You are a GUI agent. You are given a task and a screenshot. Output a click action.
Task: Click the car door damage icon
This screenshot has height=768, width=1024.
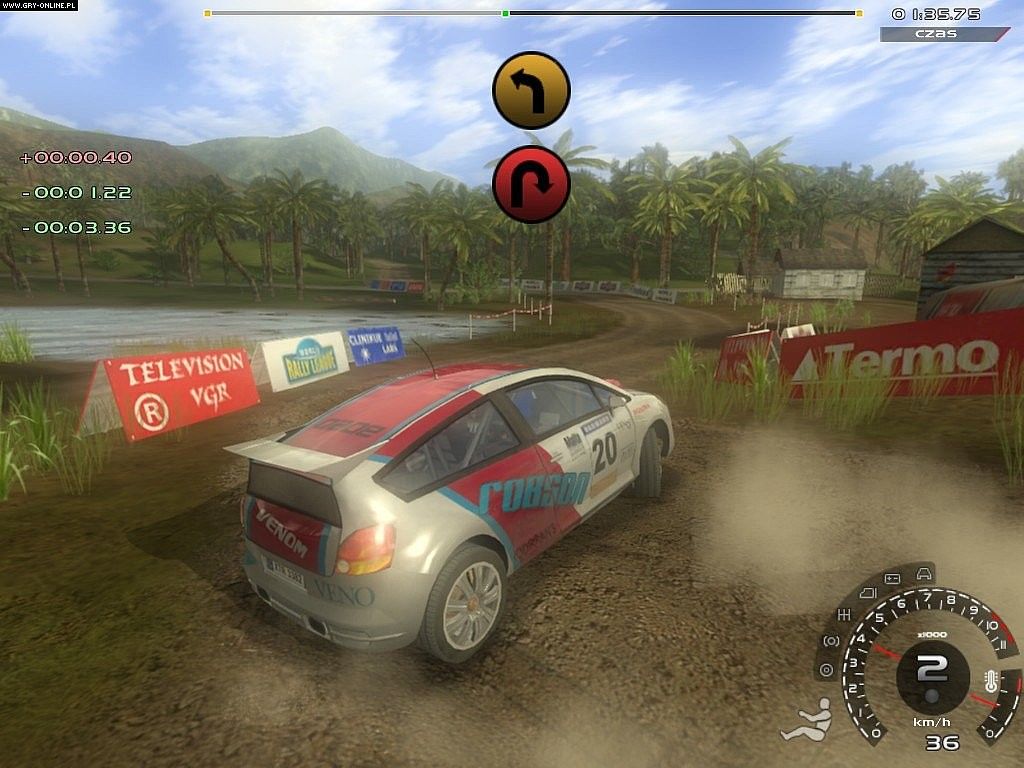pos(867,593)
